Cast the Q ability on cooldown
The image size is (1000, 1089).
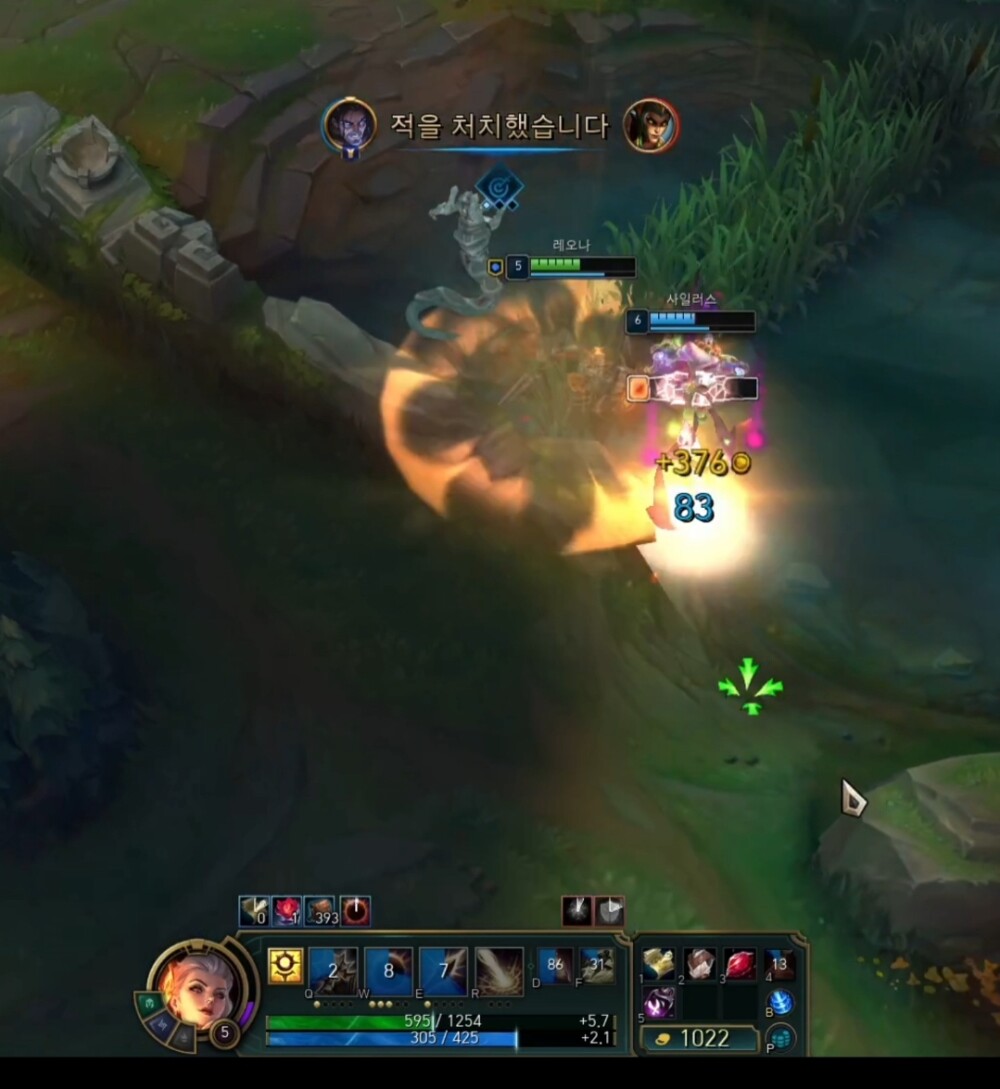tap(333, 970)
